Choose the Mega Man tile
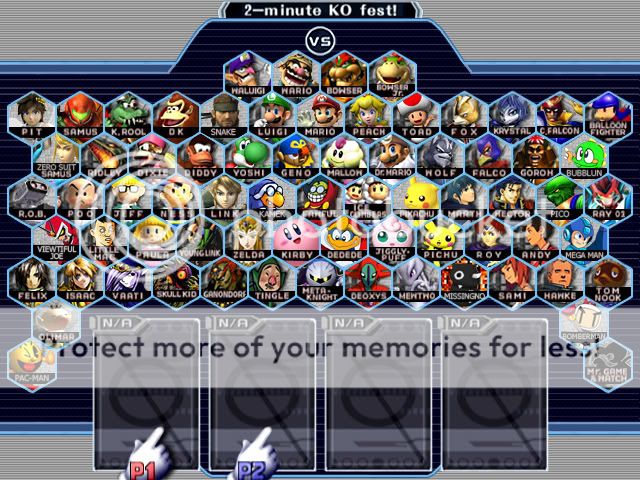This screenshot has width=640, height=480. pos(584,236)
